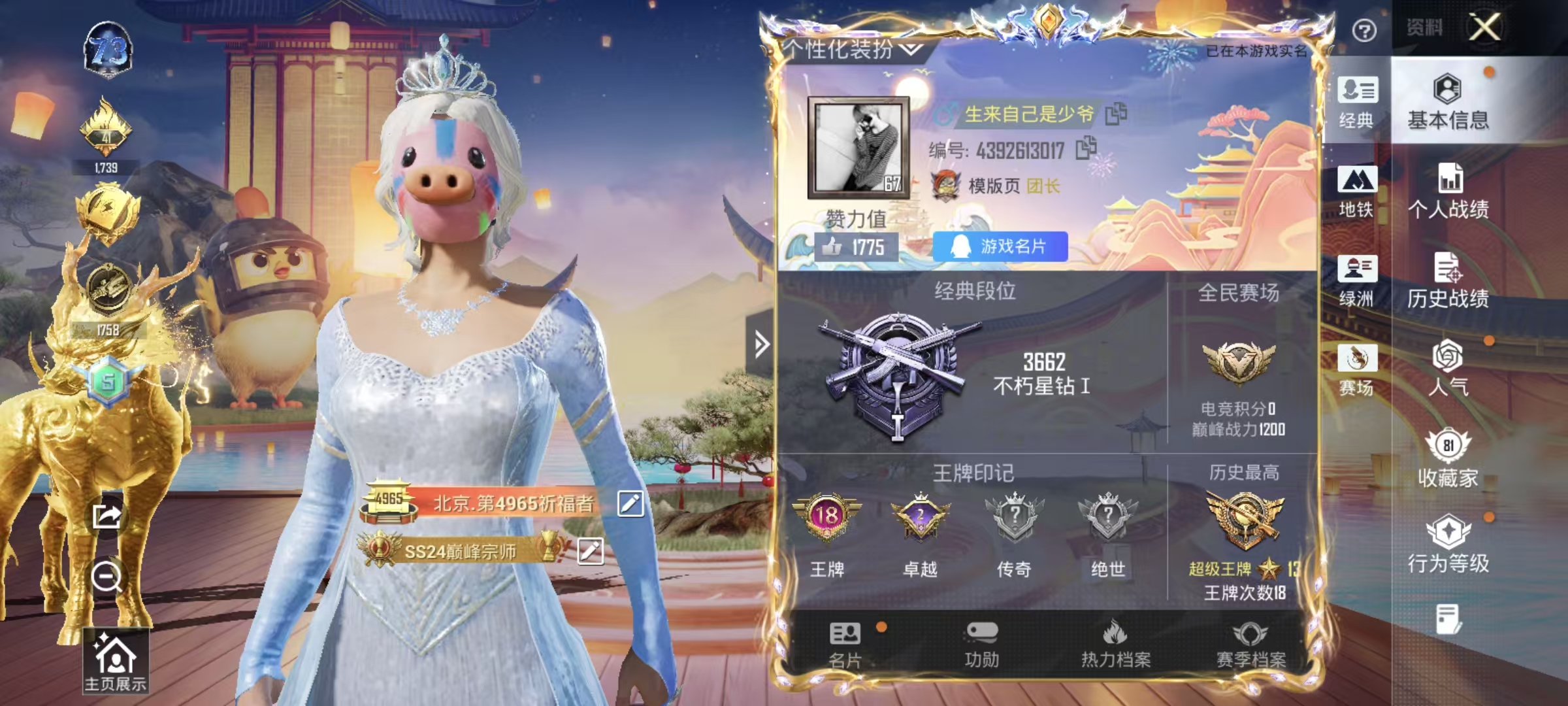Screen dimensions: 1568x706
Task: Edit the 北京.第4965祈福者 title
Action: coord(630,503)
